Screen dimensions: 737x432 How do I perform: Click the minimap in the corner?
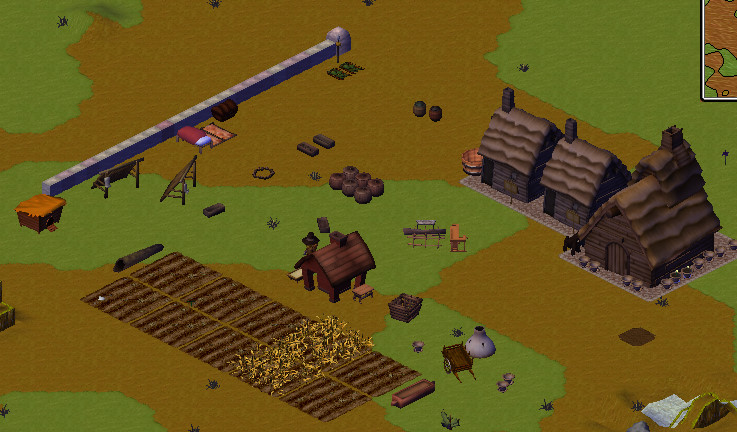coord(721,48)
